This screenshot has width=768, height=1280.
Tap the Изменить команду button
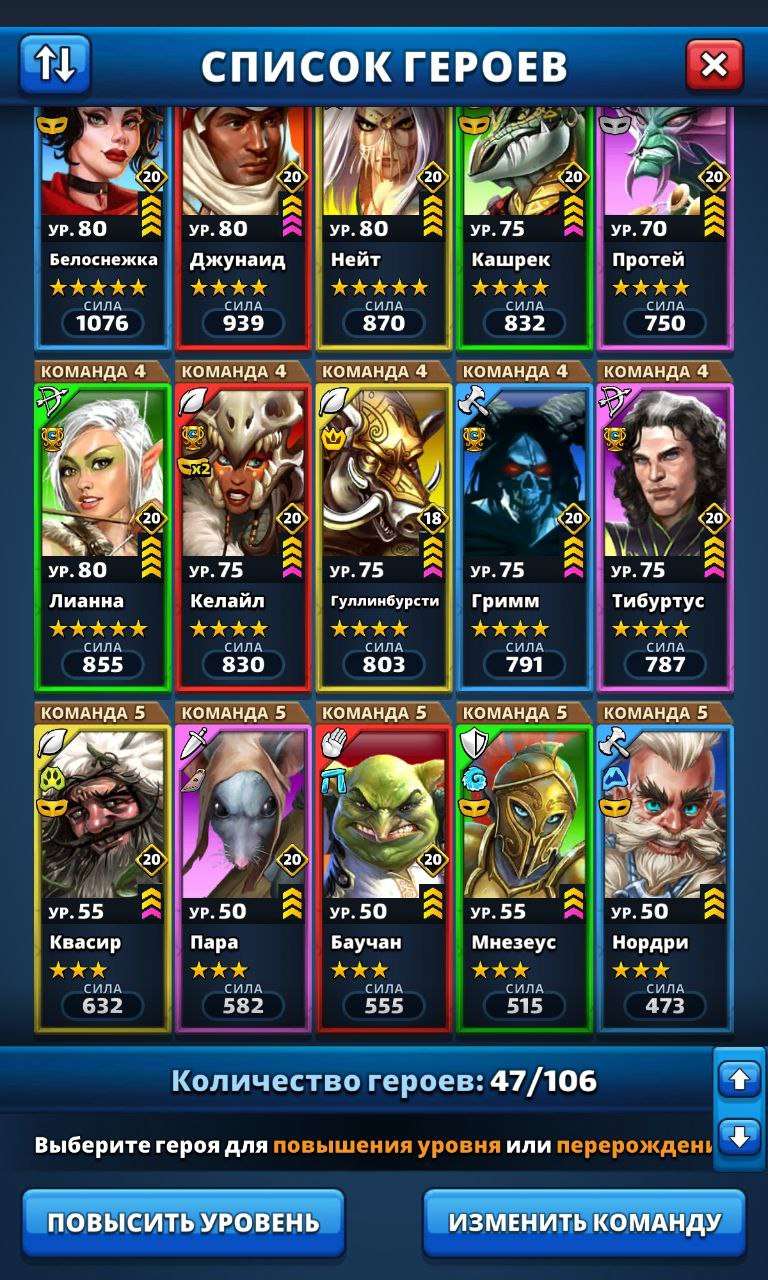(584, 1222)
